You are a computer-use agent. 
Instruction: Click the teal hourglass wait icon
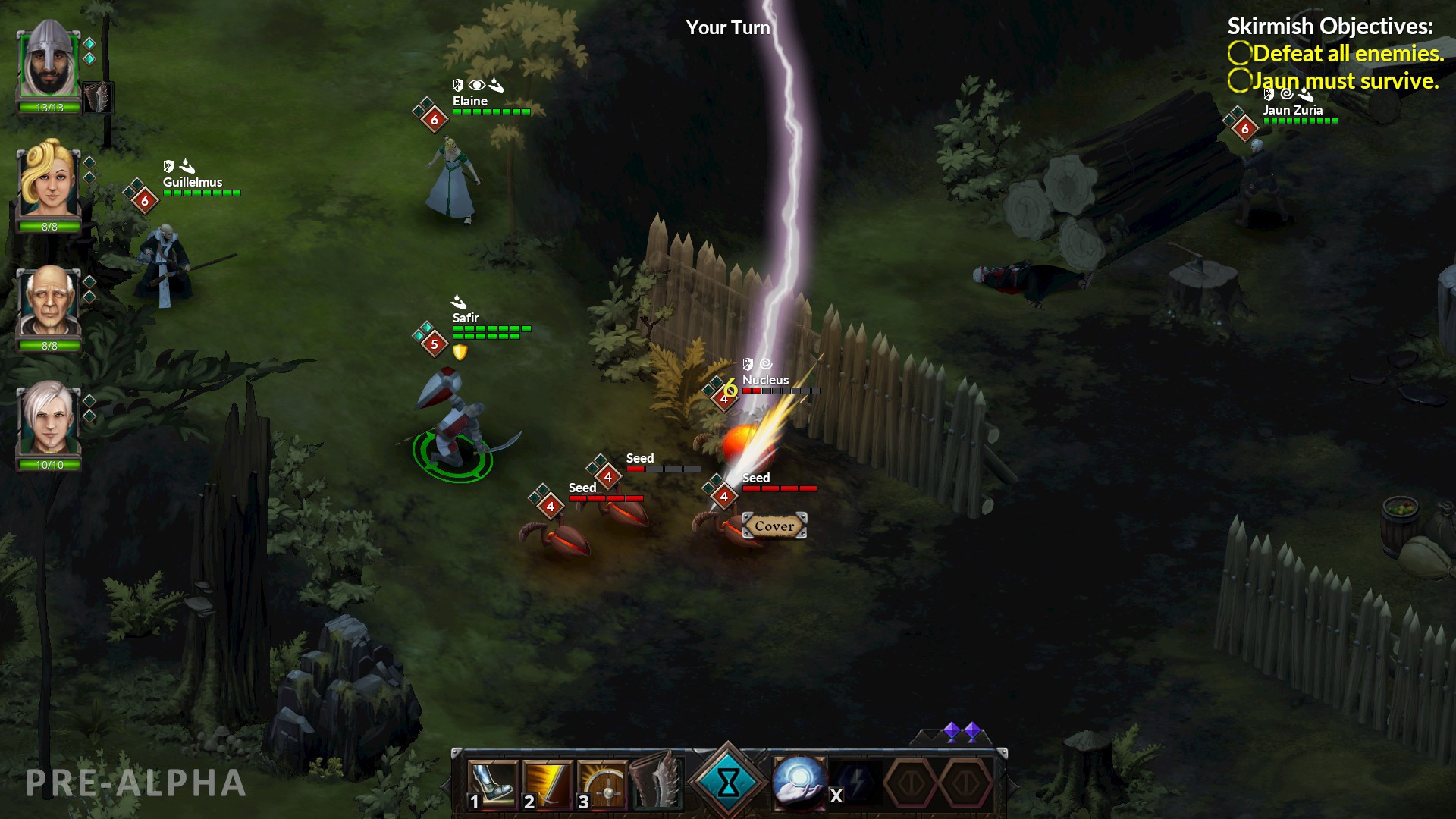(728, 780)
